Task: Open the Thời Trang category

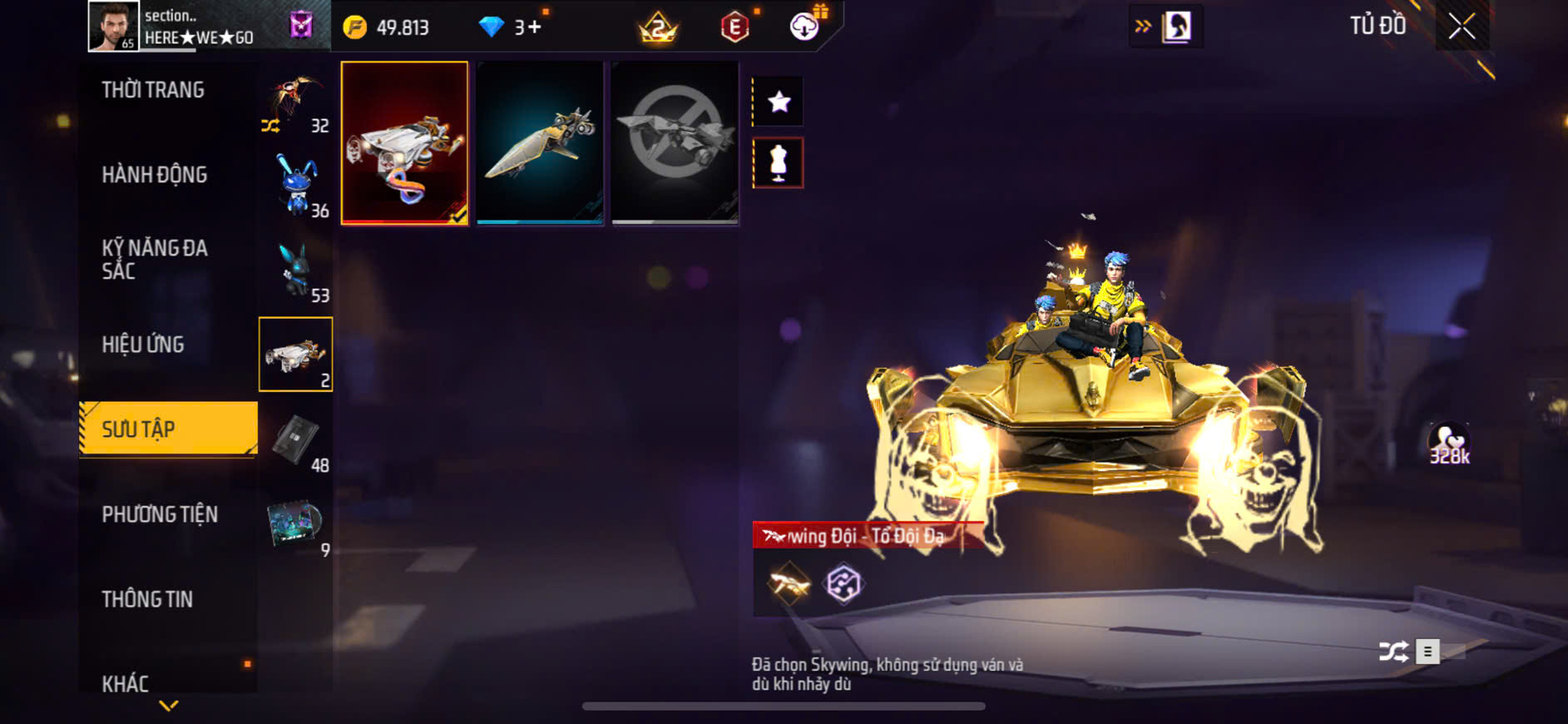Action: pyautogui.click(x=153, y=90)
